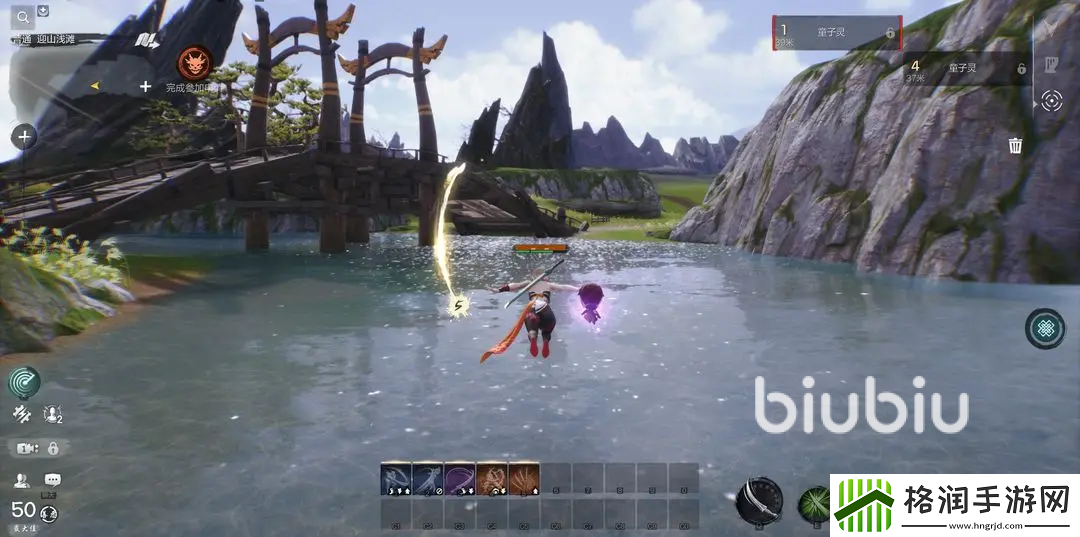Click the crossed swords icon above the camera toggle
This screenshot has height=537, width=1080.
(x=21, y=413)
